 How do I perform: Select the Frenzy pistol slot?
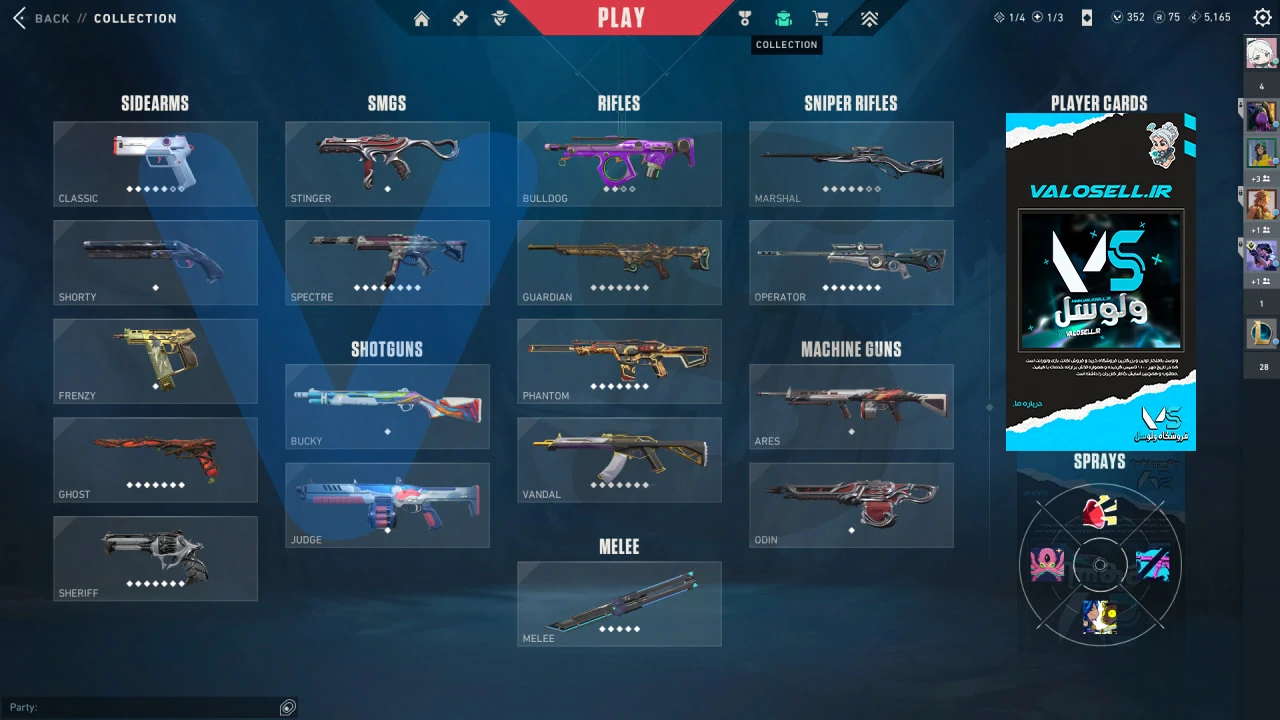155,361
